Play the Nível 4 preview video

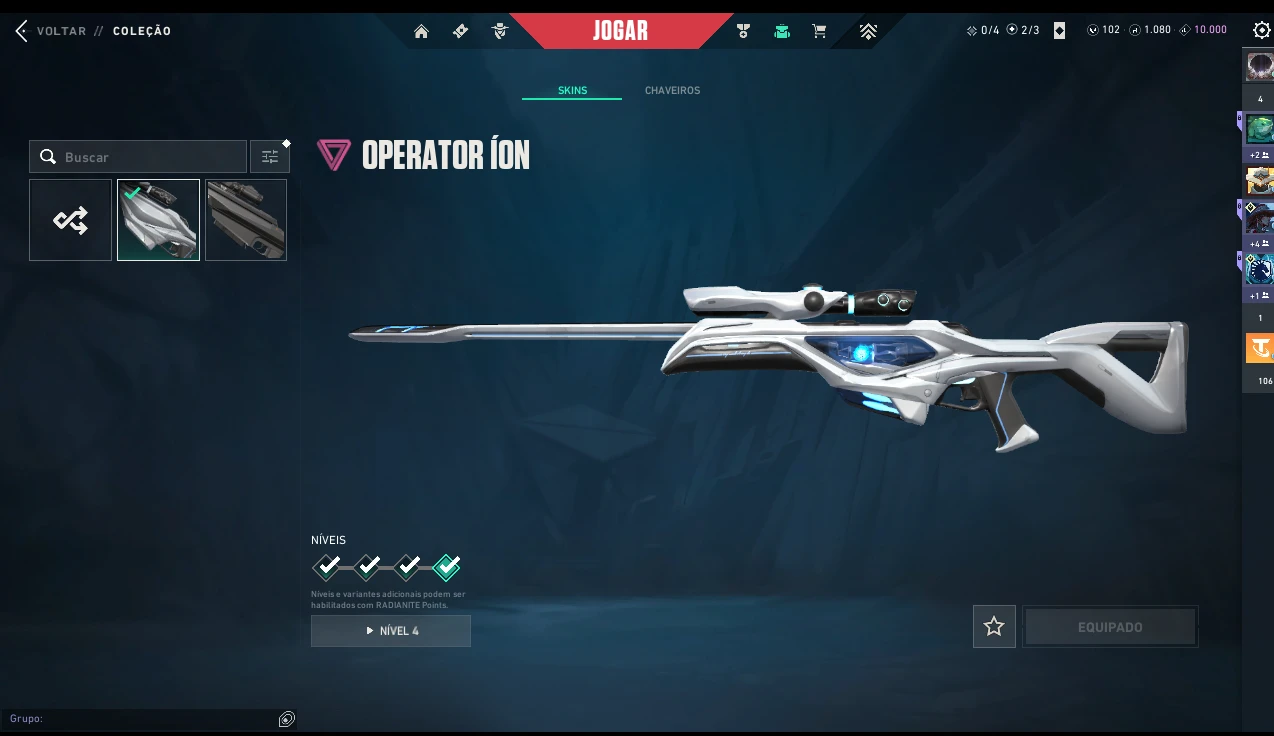point(391,631)
